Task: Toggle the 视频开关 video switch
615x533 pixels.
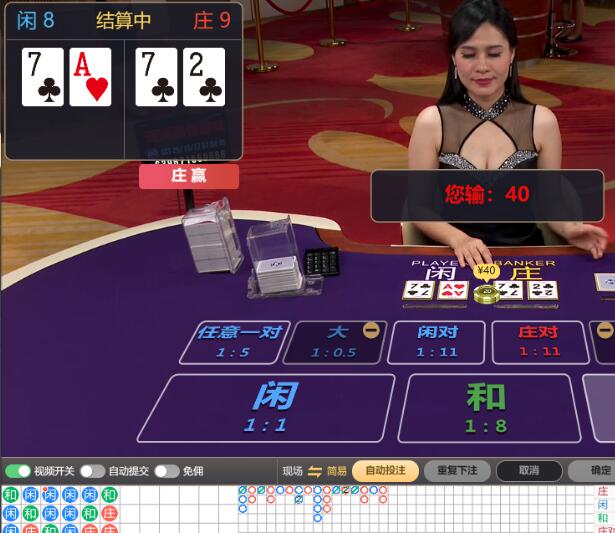Action: [18, 471]
